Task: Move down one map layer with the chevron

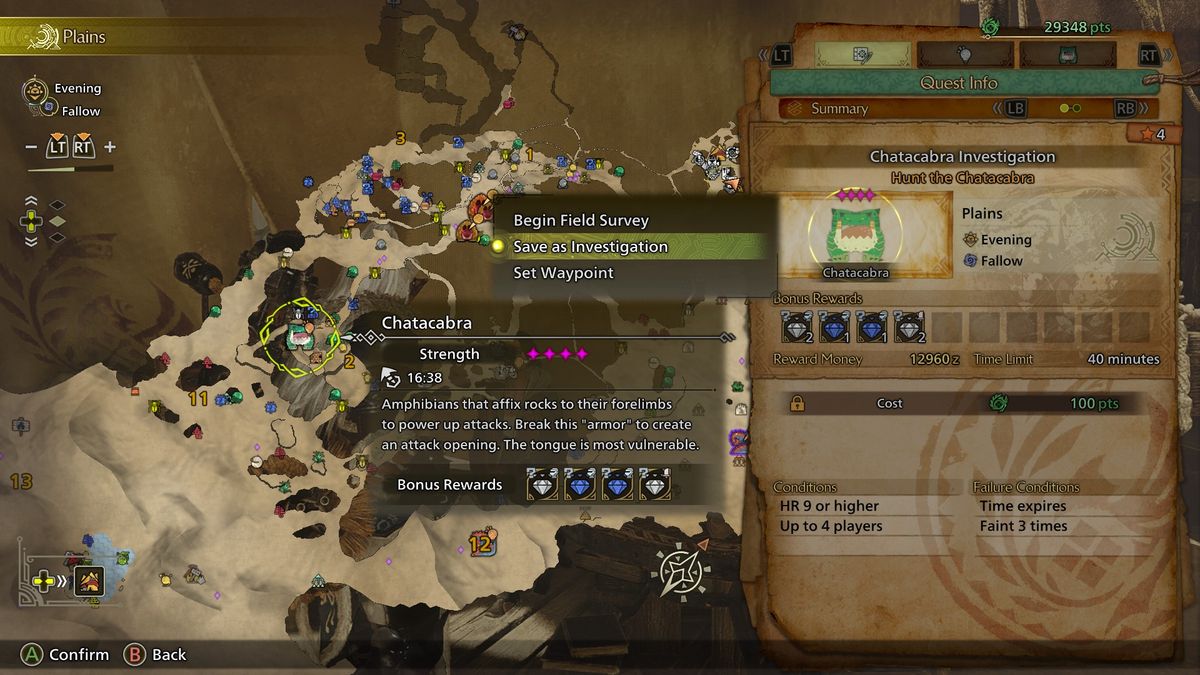Action: [32, 241]
